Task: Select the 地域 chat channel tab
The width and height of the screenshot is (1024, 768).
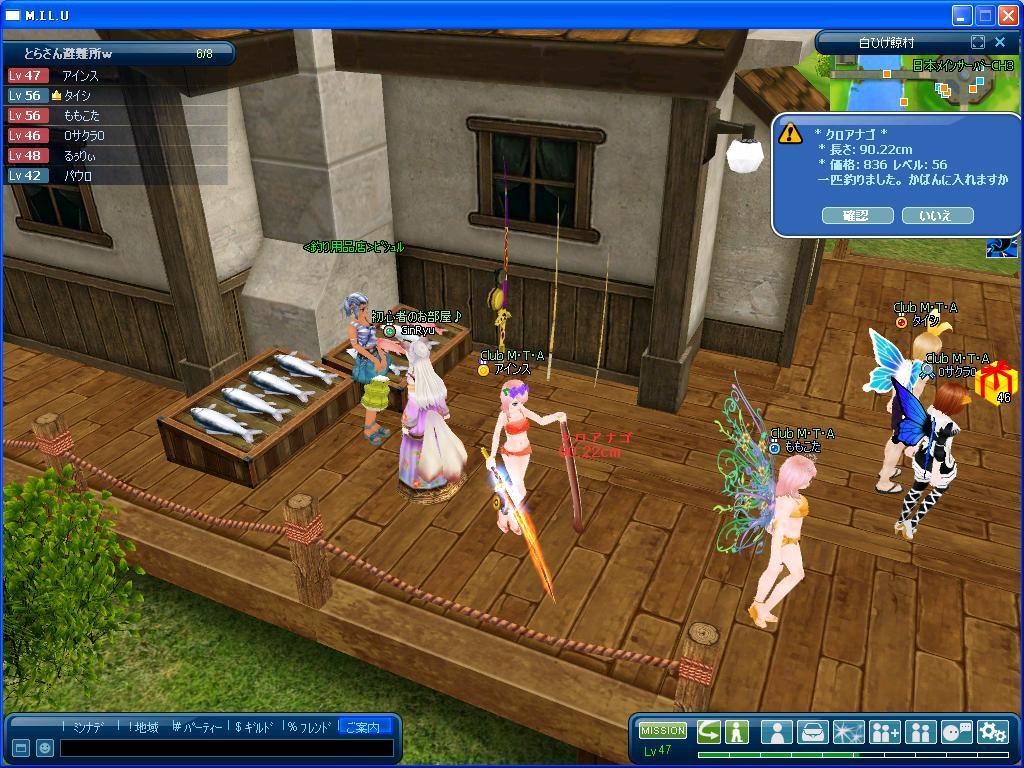Action: pos(144,727)
